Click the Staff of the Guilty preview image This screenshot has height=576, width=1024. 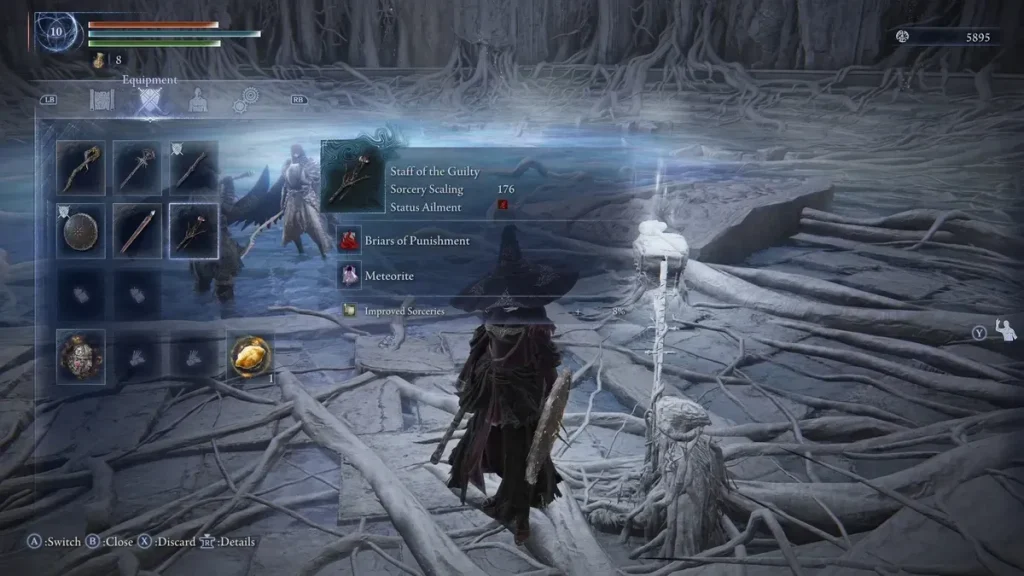click(352, 178)
